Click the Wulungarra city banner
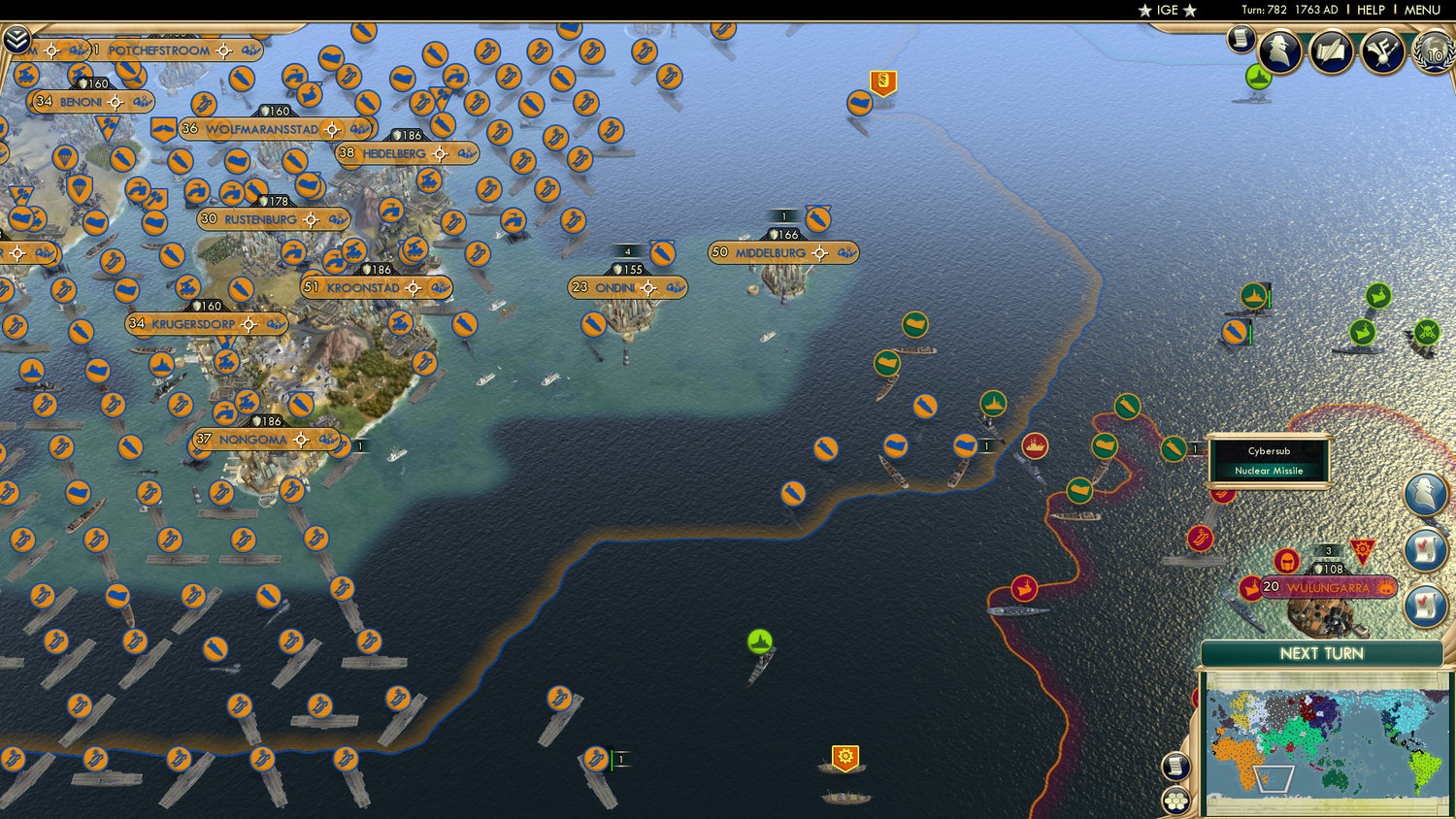This screenshot has height=819, width=1456. point(1330,586)
